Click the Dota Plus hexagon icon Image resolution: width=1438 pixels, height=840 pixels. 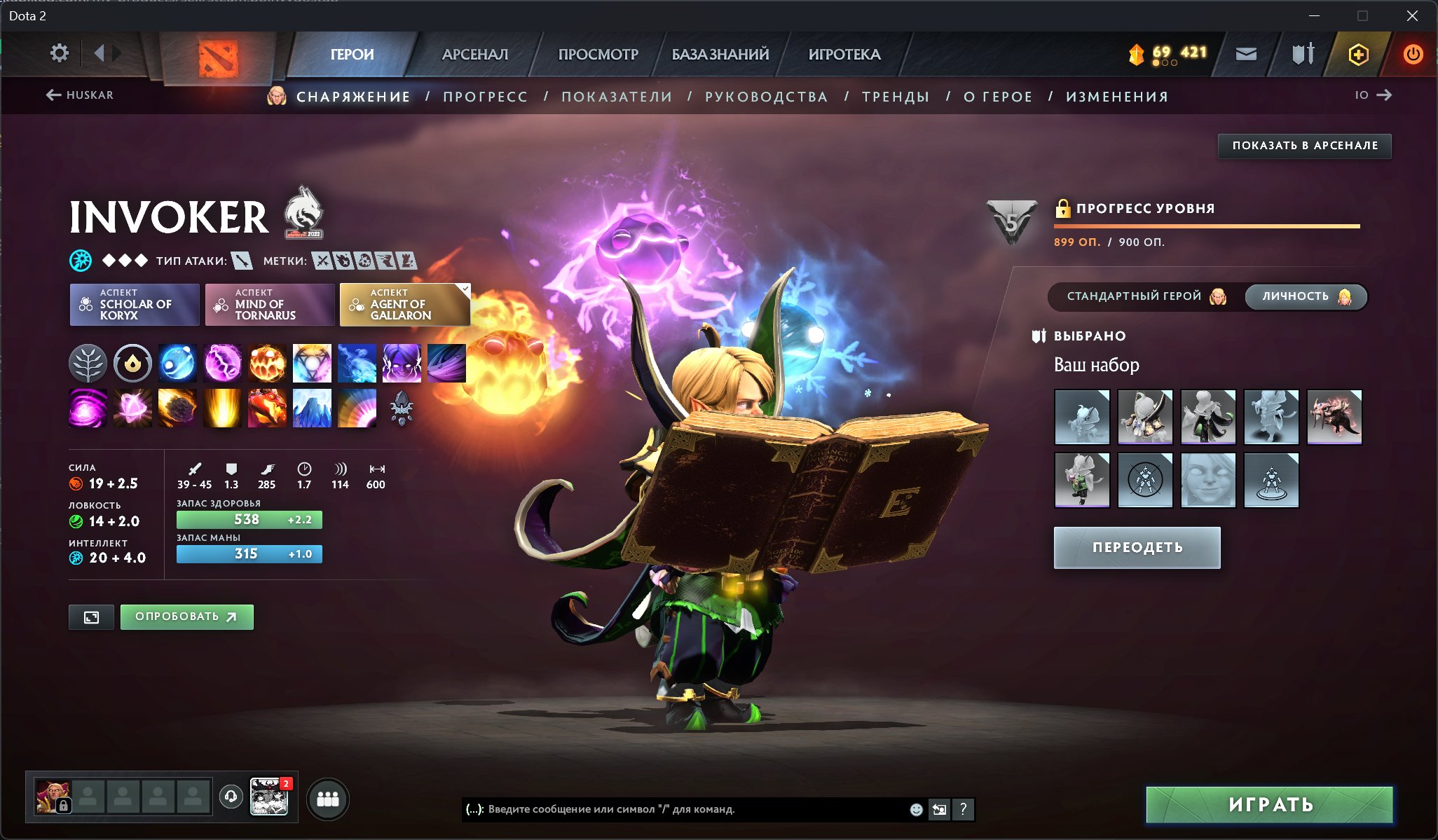tap(1358, 53)
